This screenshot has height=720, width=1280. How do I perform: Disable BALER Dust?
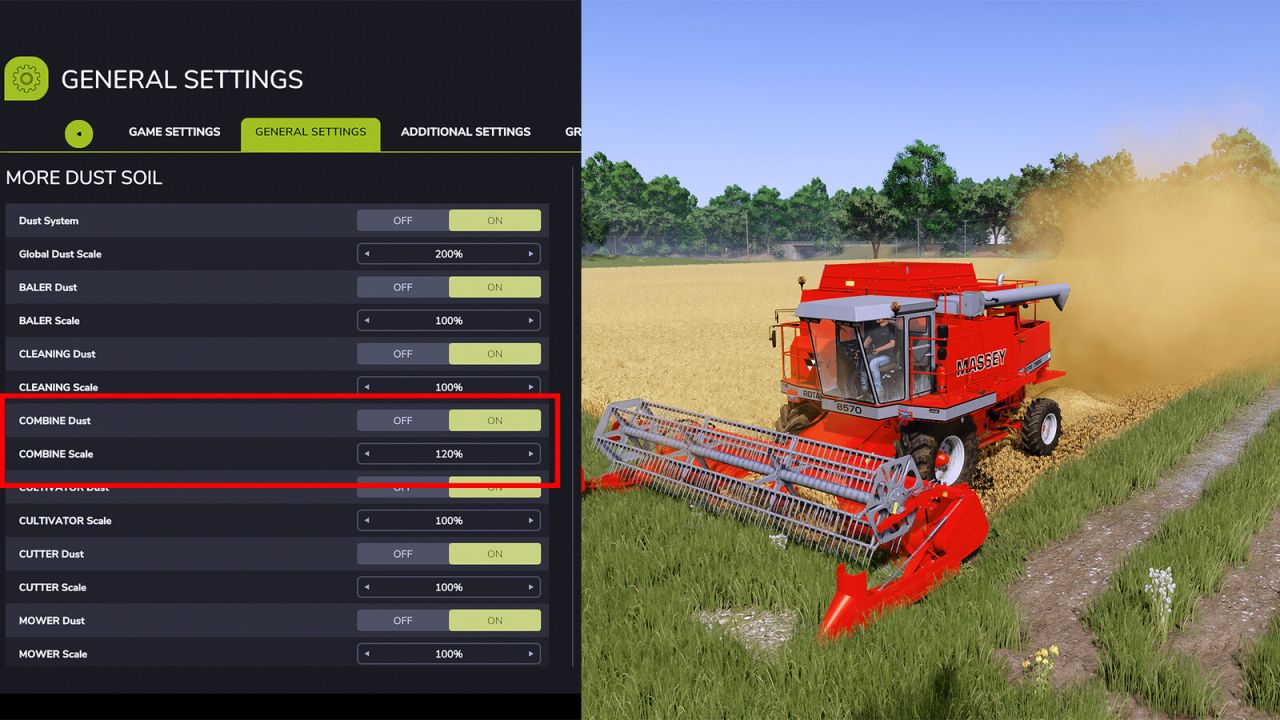tap(402, 287)
